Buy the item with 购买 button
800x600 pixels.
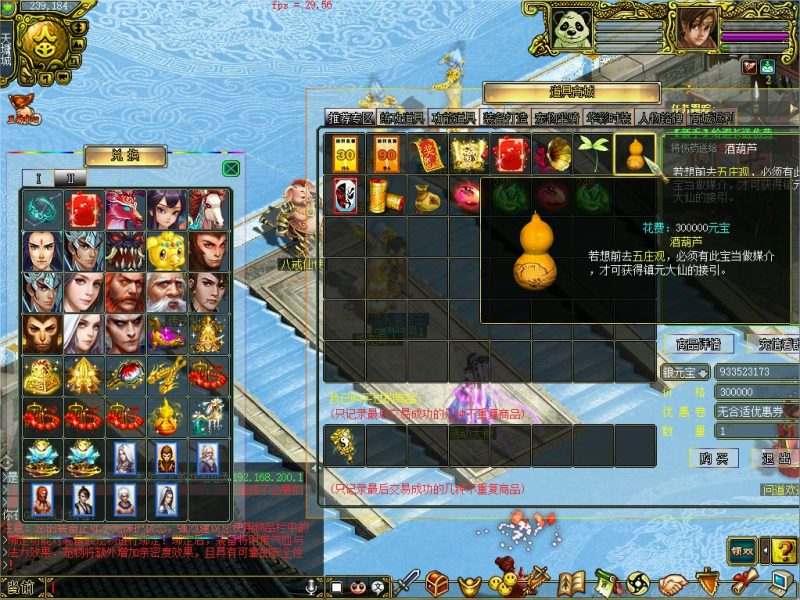(x=713, y=458)
